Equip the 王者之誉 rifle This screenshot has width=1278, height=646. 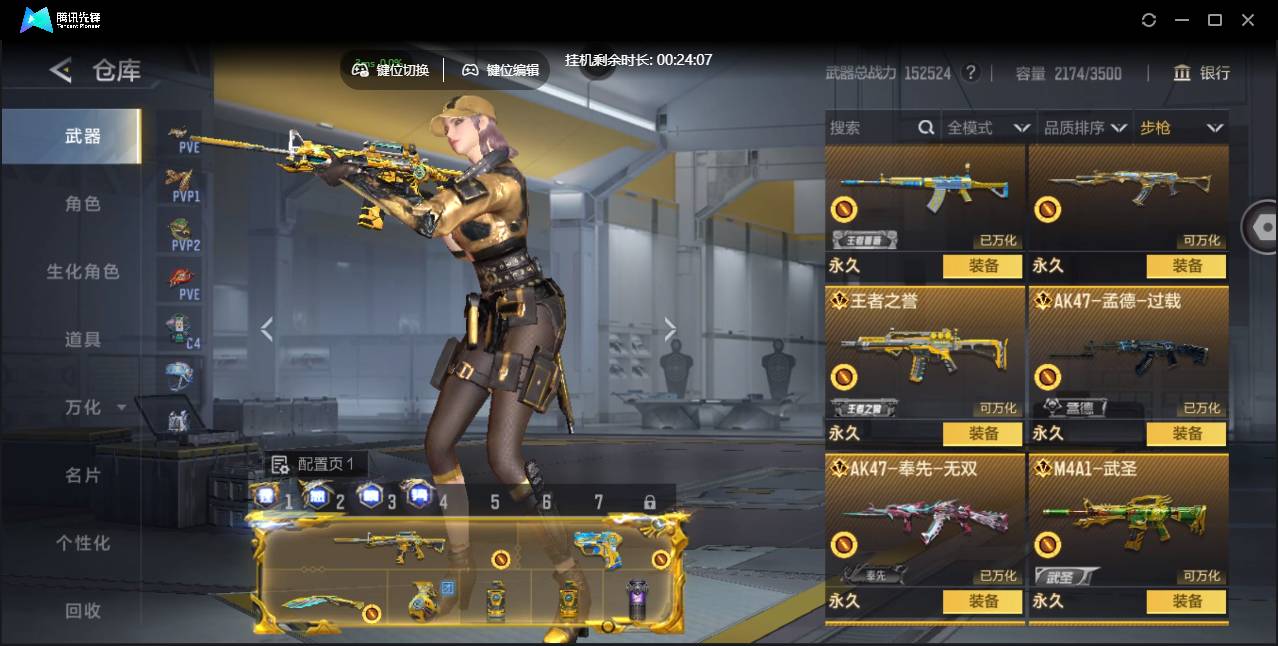coord(982,433)
